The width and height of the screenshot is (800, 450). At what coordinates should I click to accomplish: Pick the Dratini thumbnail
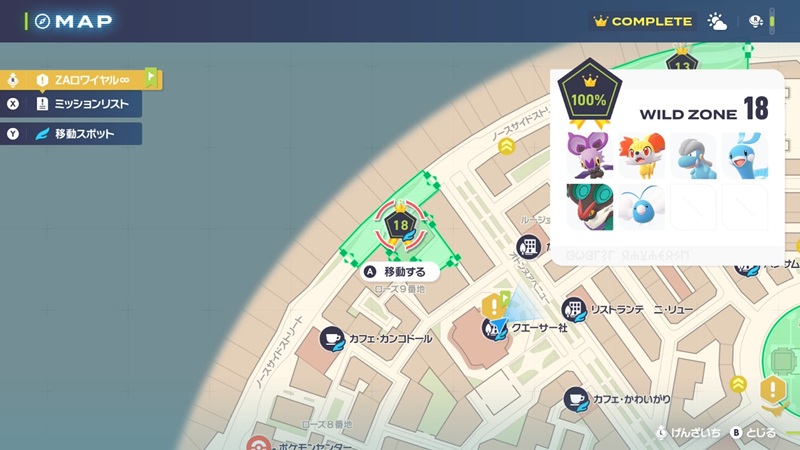point(744,156)
